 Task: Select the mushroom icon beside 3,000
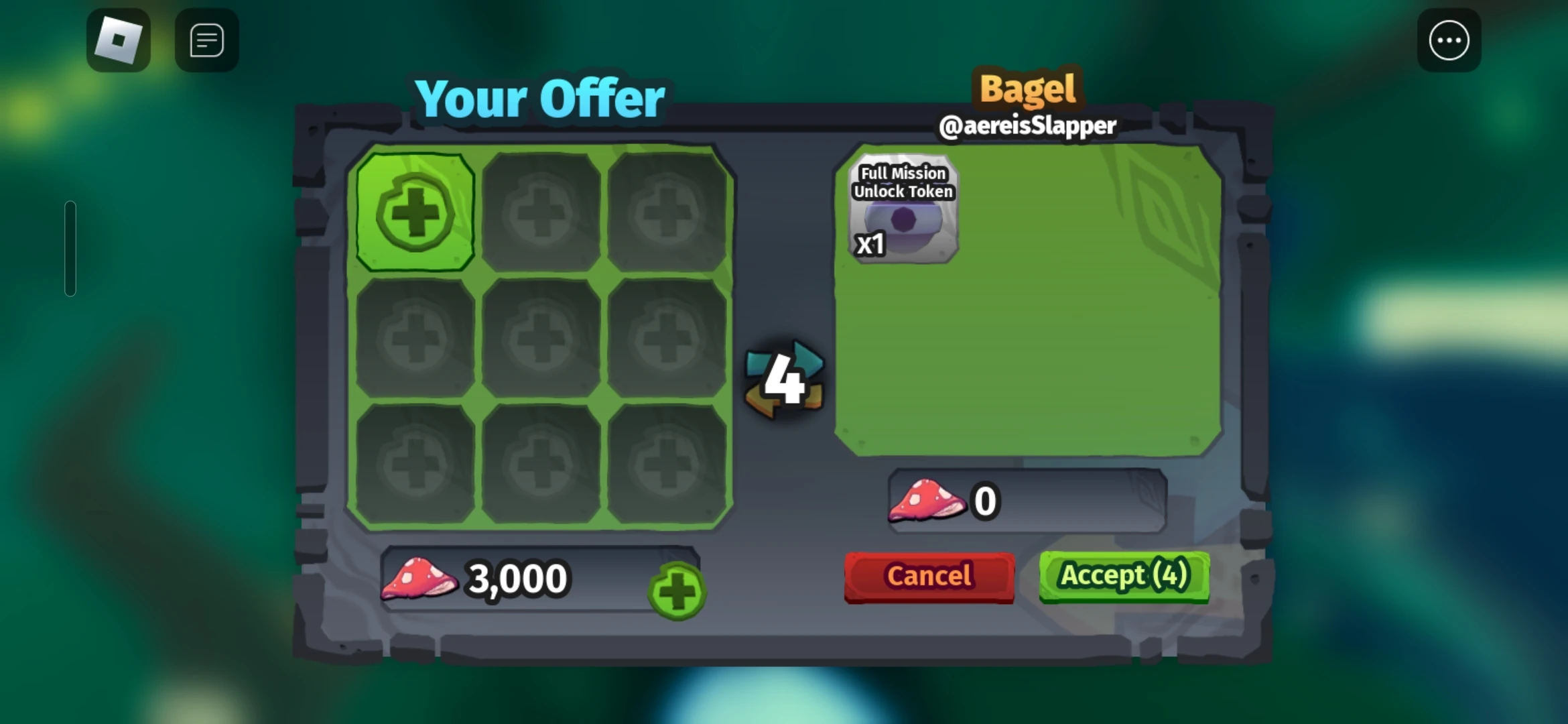tap(419, 578)
